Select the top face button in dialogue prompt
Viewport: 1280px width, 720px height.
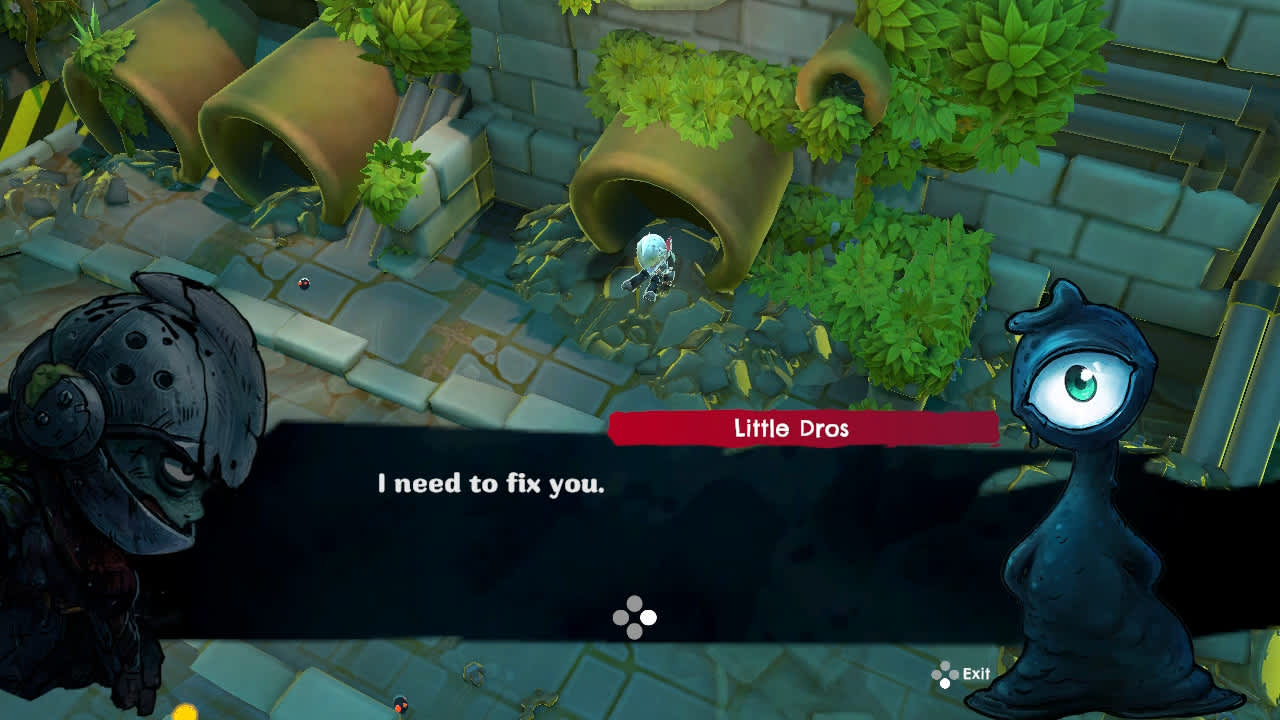634,603
